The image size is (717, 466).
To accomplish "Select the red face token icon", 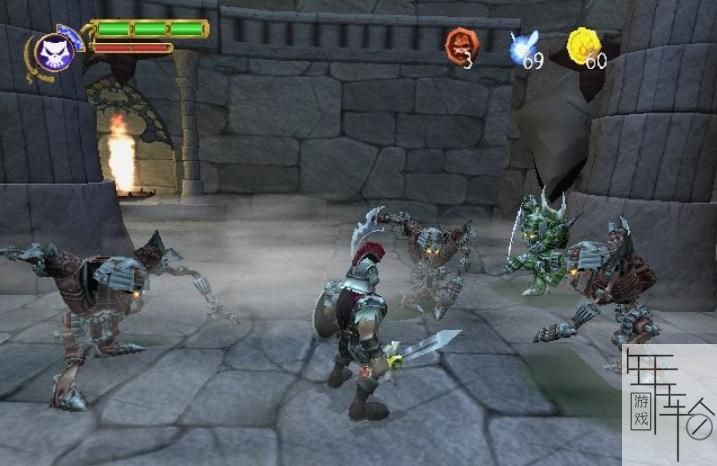I will click(x=462, y=43).
